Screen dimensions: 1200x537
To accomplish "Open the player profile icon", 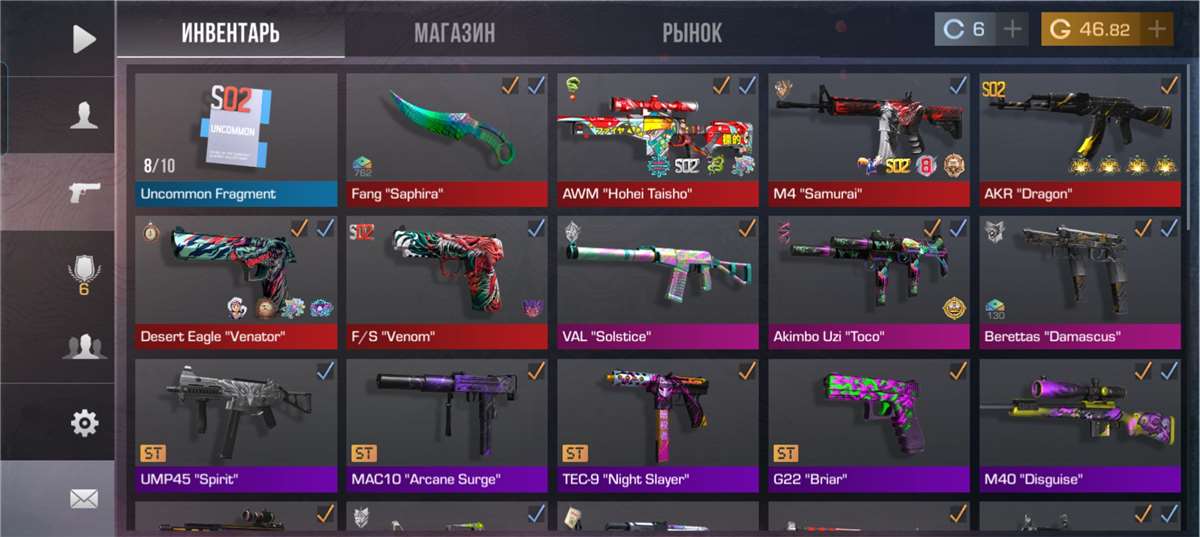I will [x=84, y=116].
